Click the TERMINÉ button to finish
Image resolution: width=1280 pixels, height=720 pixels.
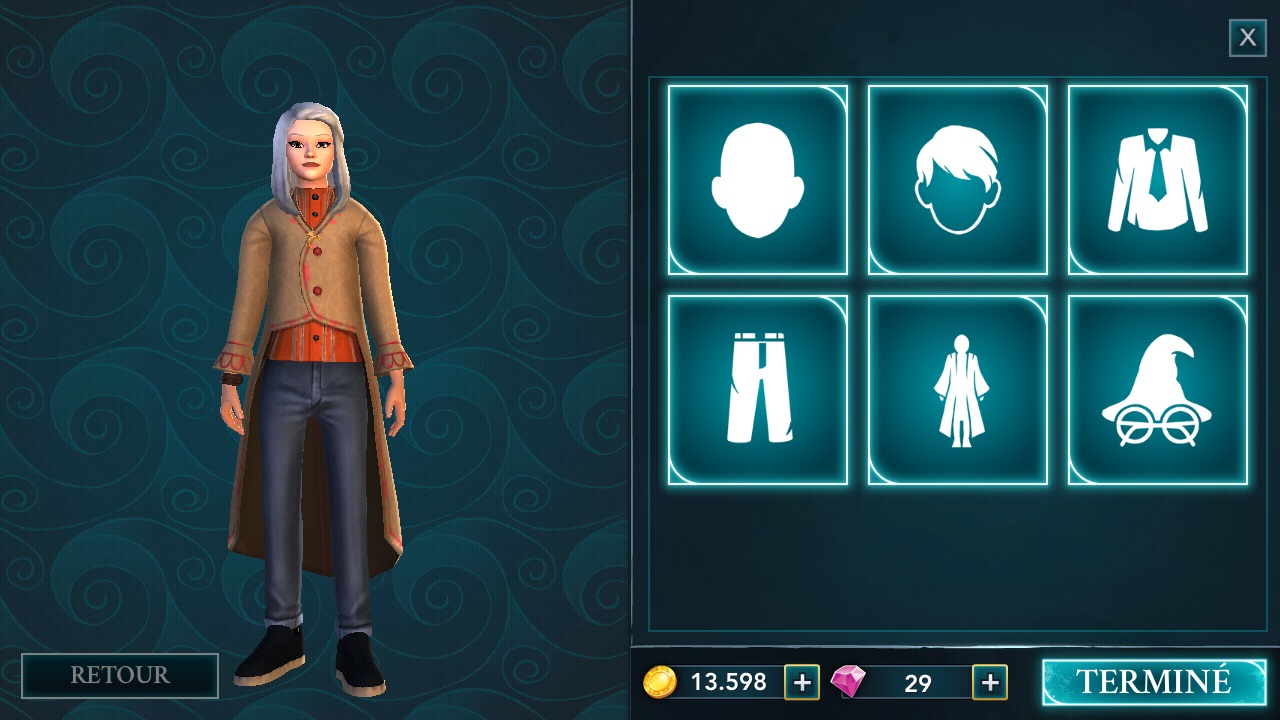click(1153, 682)
